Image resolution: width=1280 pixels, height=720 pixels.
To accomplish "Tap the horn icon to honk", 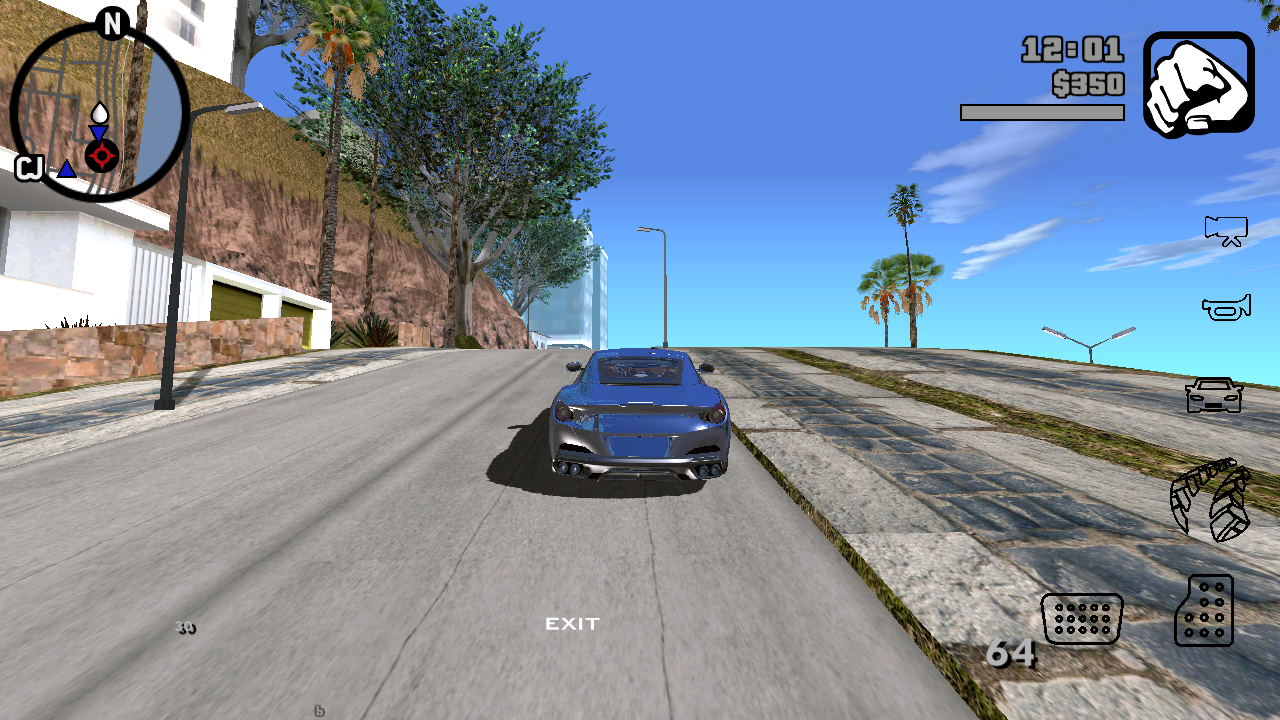I will coord(1226,306).
